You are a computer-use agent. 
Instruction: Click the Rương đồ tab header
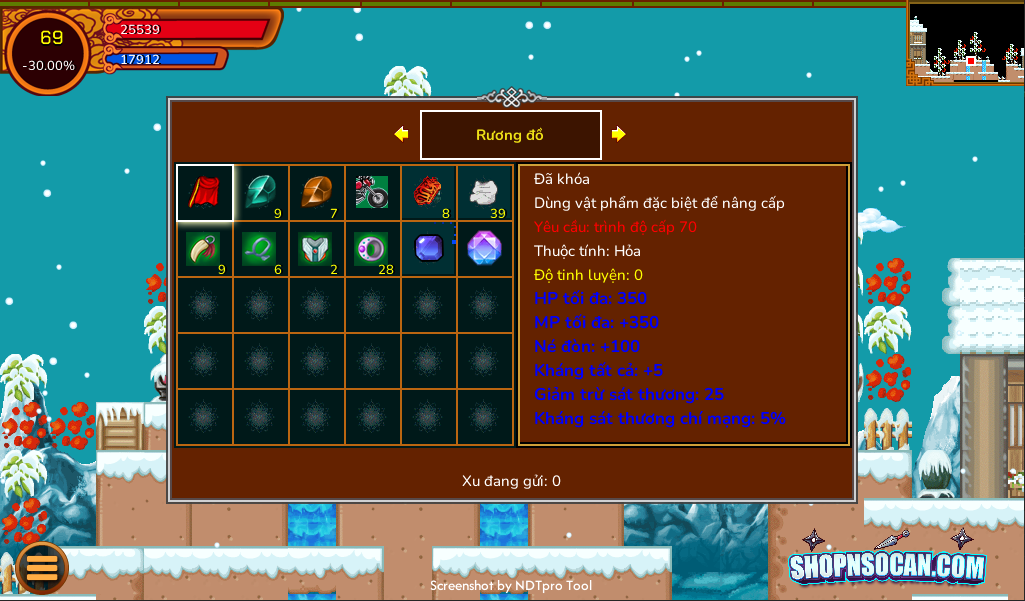click(x=510, y=135)
